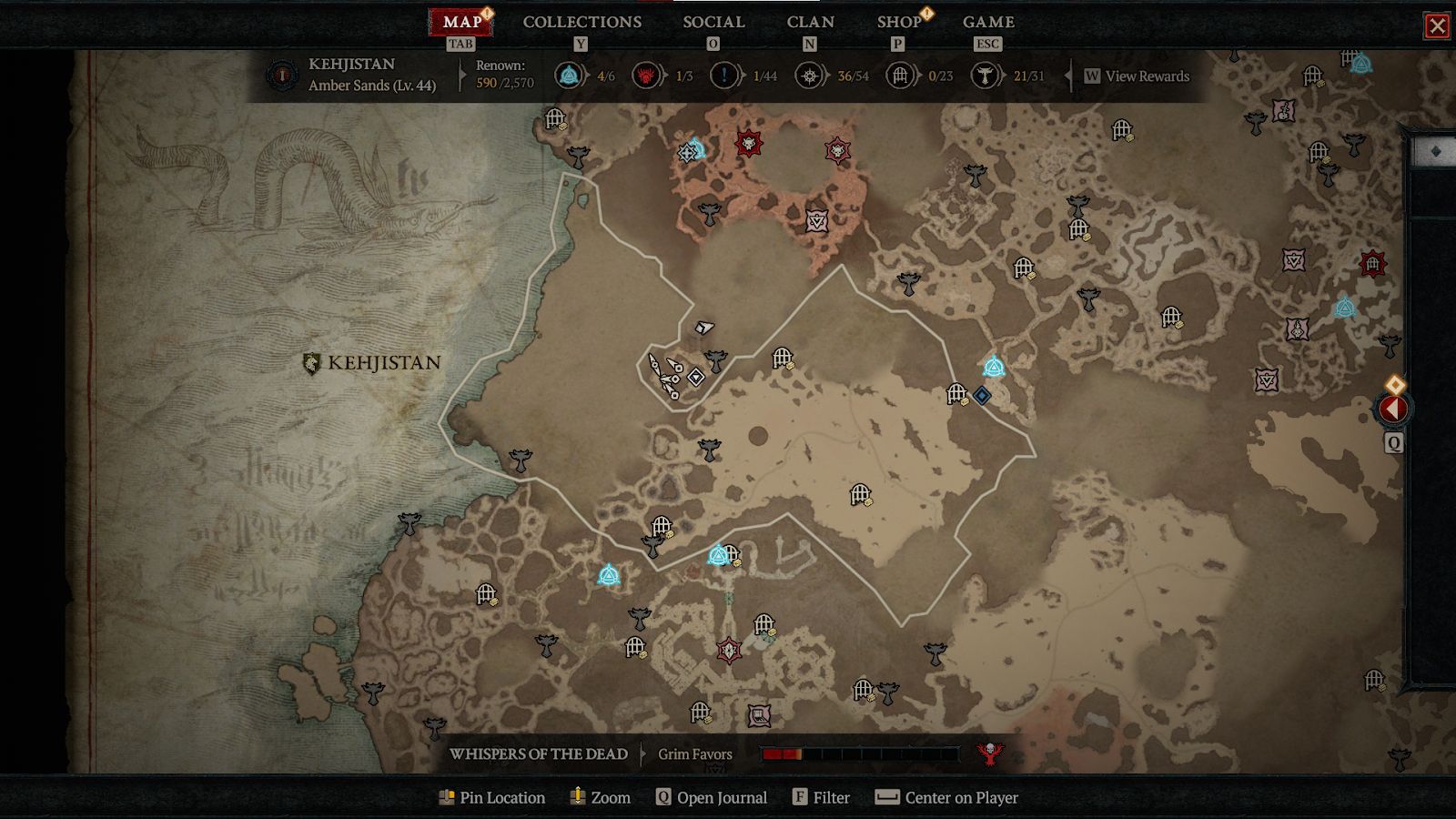Open the Clan tab
The image size is (1456, 819).
pos(810,22)
